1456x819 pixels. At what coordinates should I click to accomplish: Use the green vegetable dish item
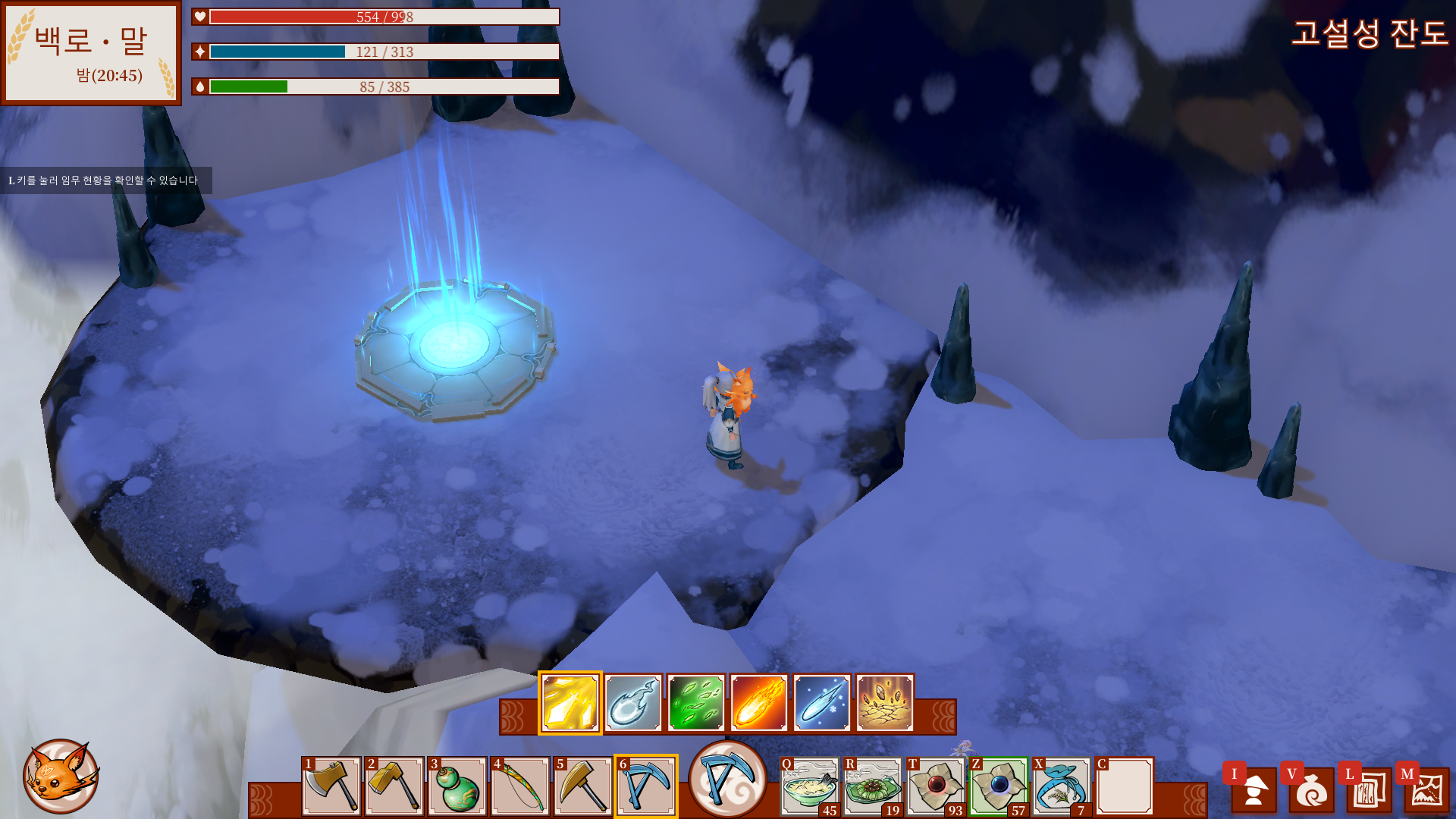point(873,786)
